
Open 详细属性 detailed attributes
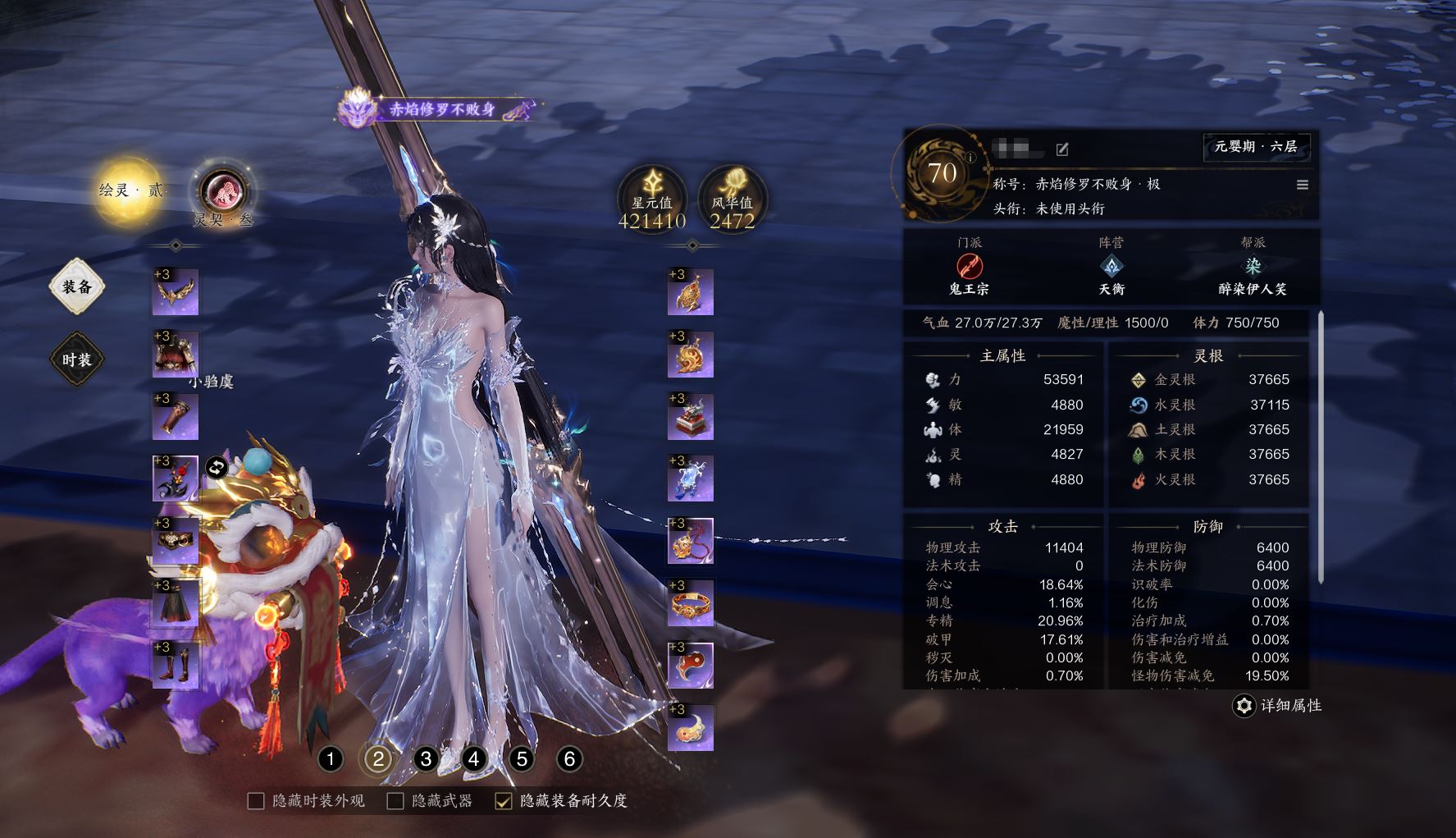[x=1278, y=706]
